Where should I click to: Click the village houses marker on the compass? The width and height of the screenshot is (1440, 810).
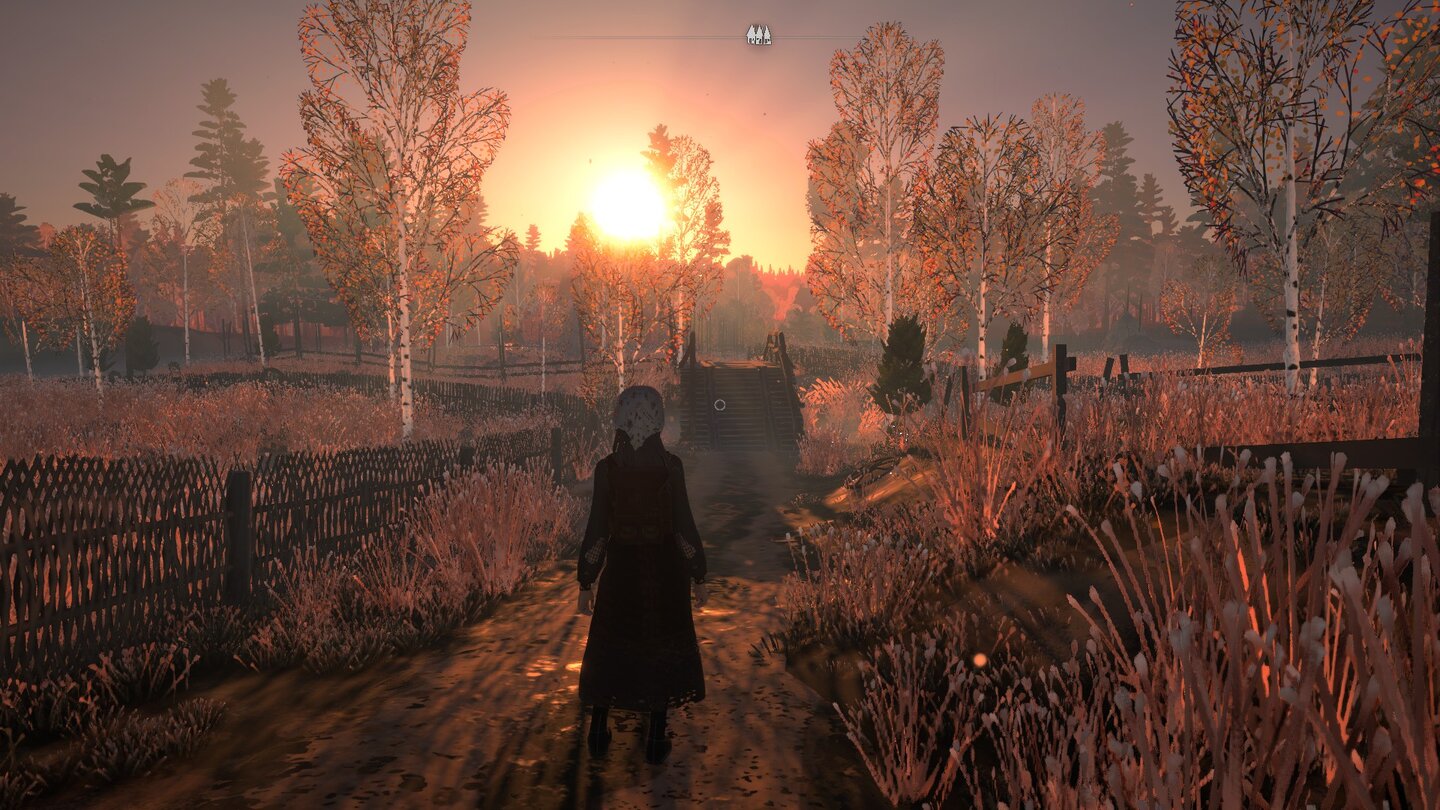click(757, 33)
